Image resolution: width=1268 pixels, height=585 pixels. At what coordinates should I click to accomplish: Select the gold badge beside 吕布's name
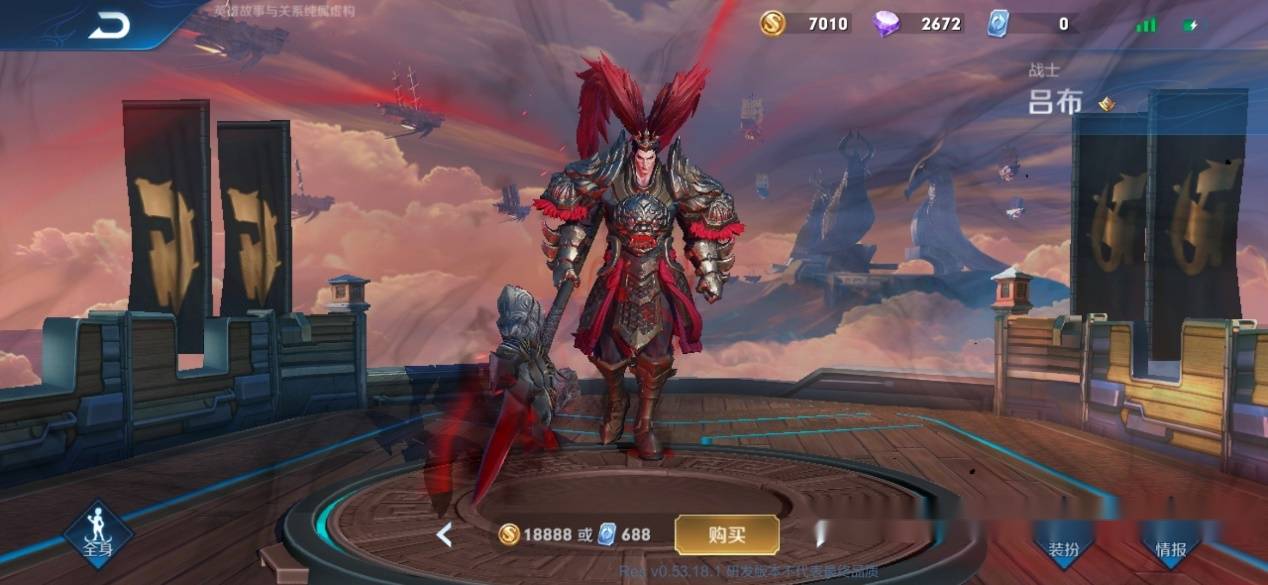pyautogui.click(x=1106, y=103)
